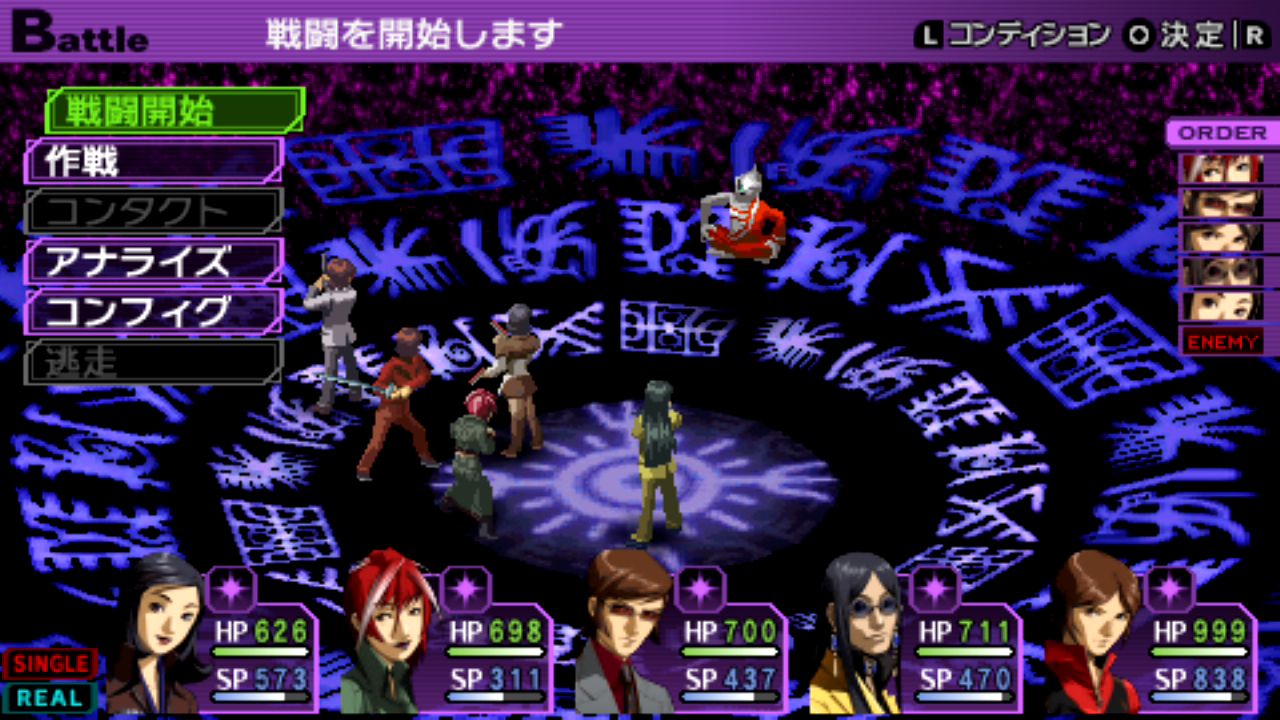The height and width of the screenshot is (720, 1280).
Task: Select the greyed-out 逃走 escape option
Action: click(x=153, y=361)
